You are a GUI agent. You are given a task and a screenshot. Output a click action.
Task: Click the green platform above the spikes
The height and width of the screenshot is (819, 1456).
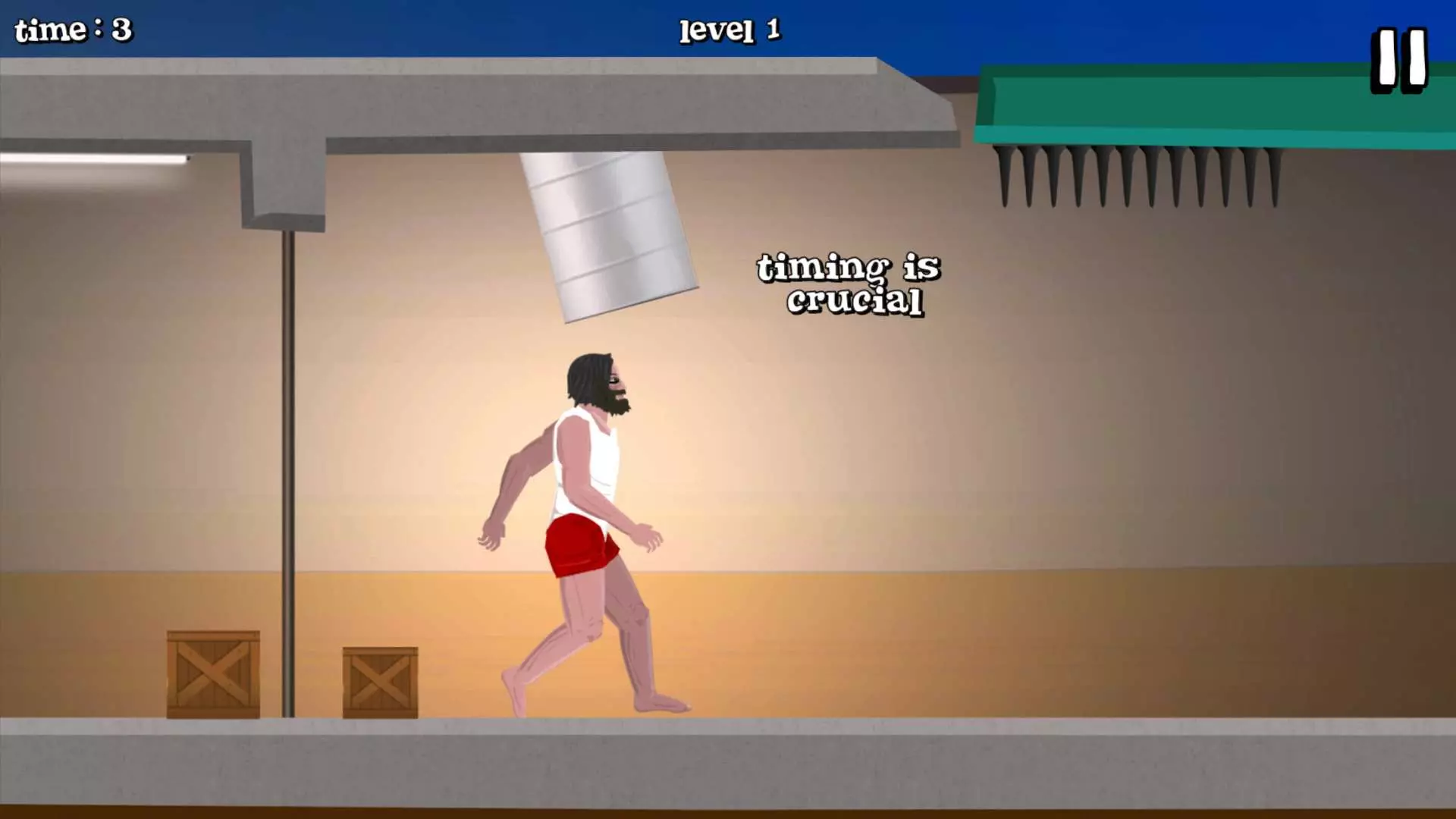(1198, 99)
